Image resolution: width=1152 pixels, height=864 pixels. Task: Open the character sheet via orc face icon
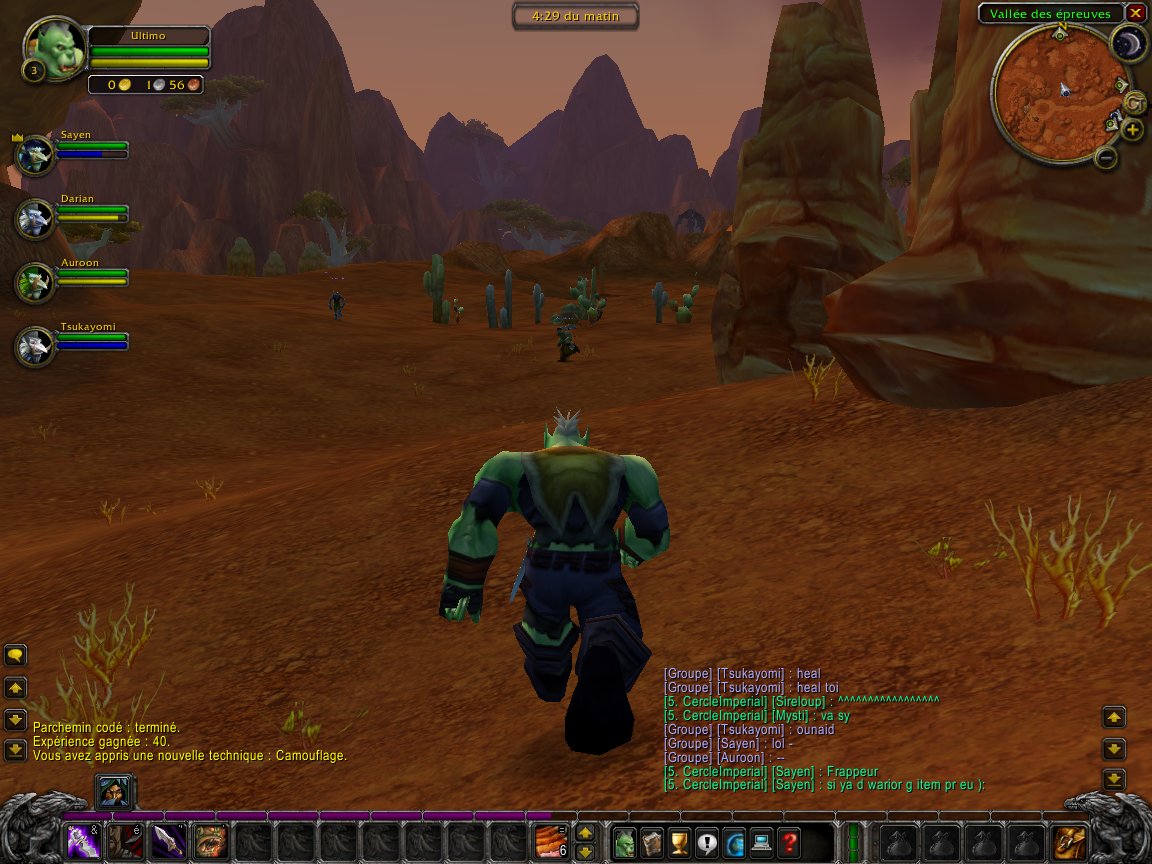(624, 842)
